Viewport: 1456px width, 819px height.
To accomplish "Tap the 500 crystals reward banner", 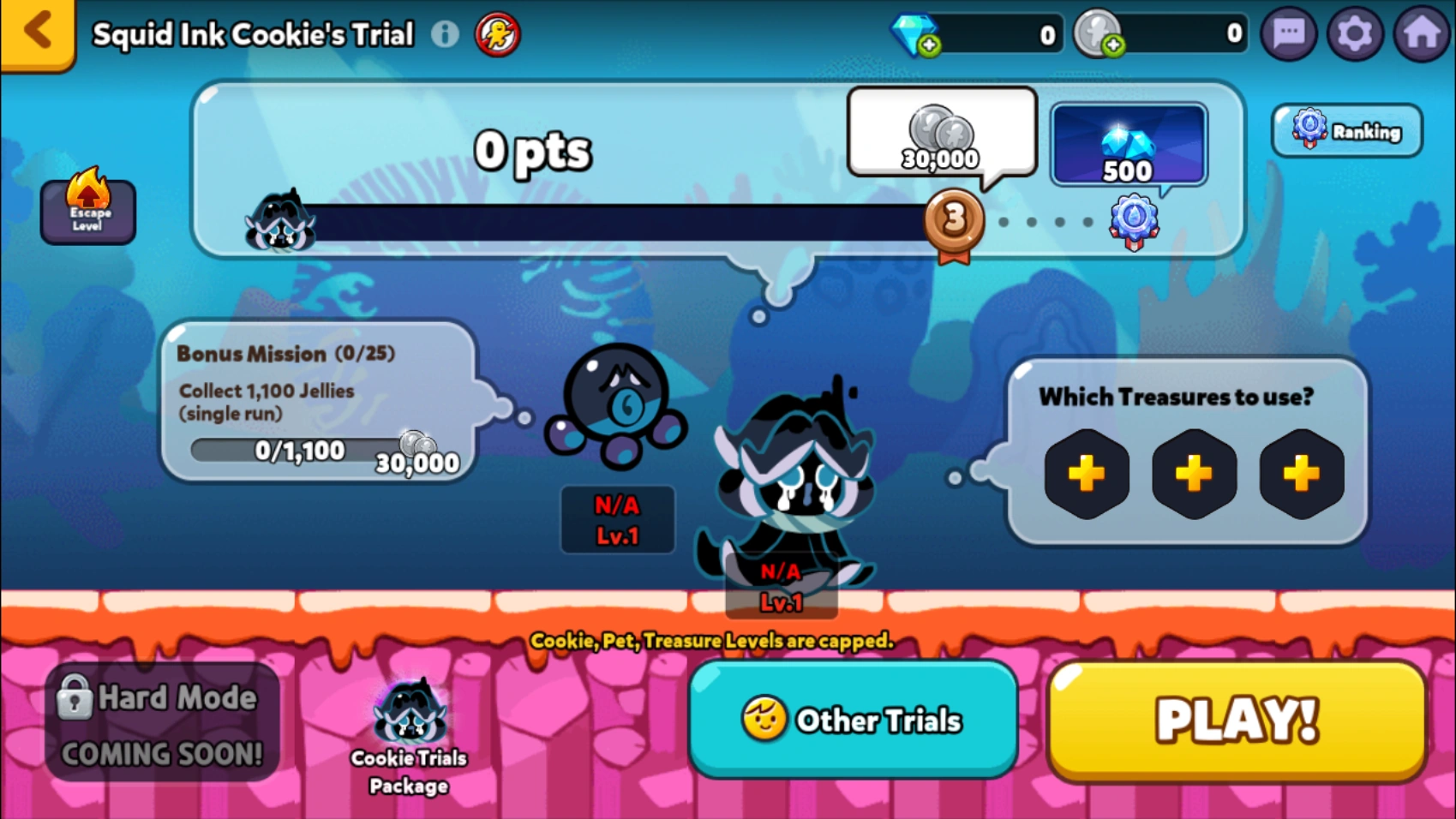I will click(1129, 144).
